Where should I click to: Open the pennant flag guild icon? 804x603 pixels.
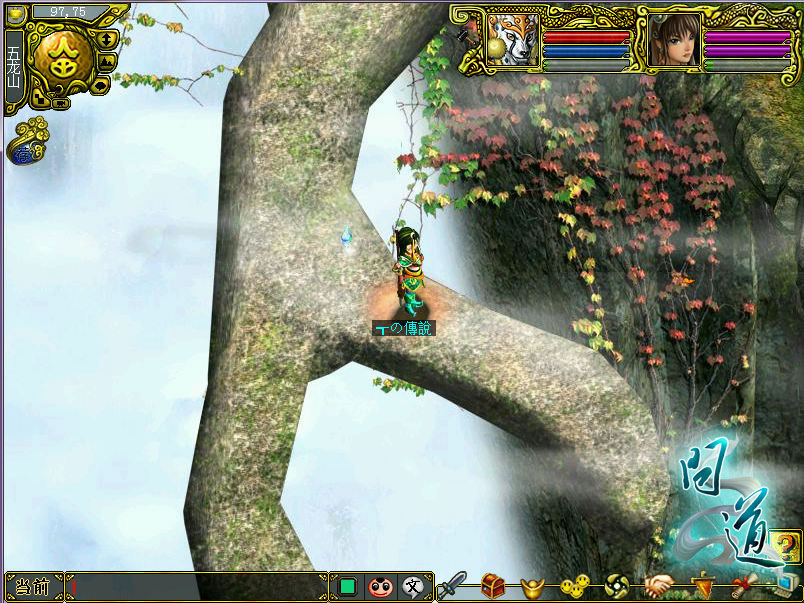point(705,586)
